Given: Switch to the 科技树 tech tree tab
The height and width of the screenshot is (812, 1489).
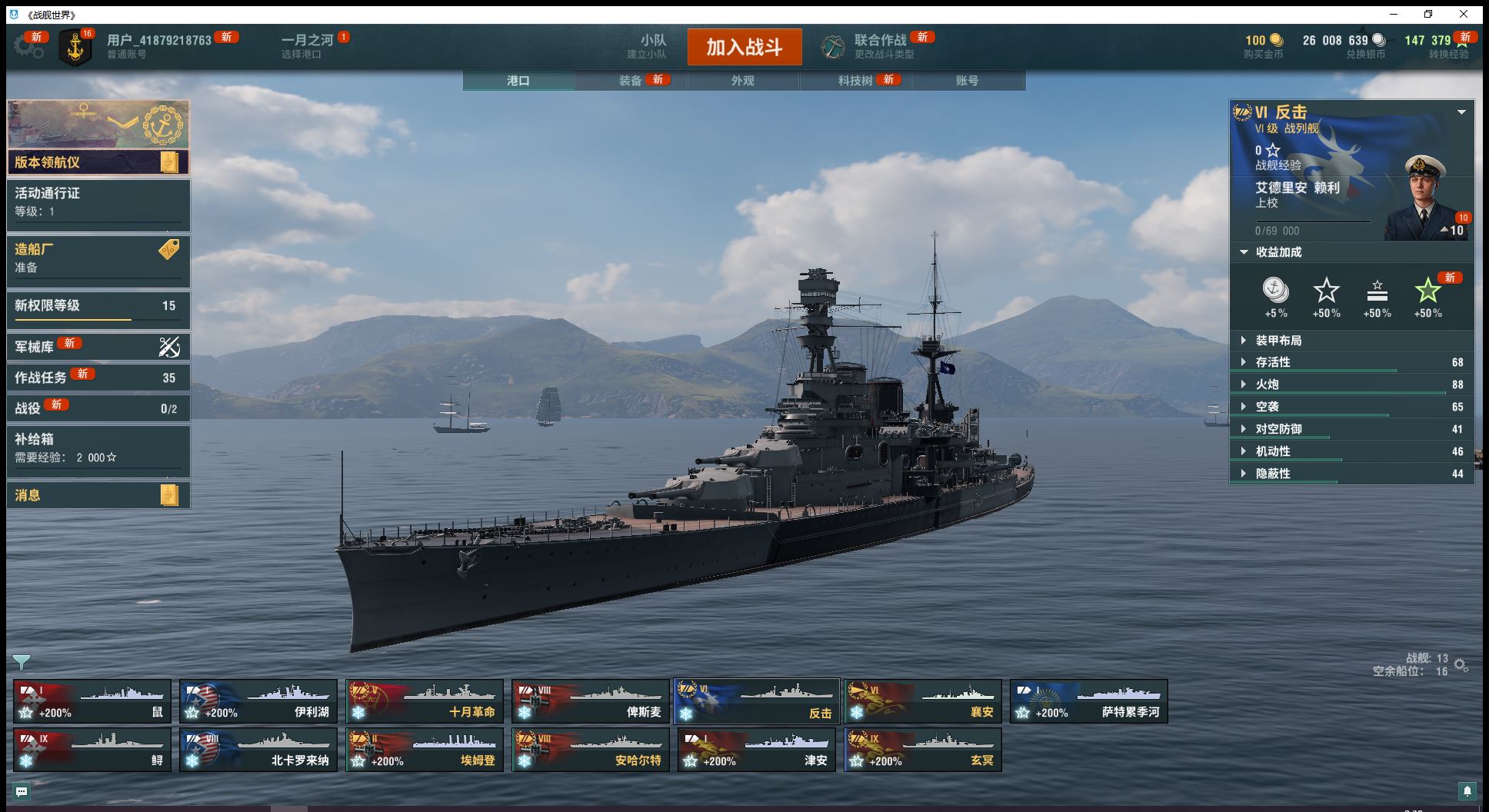Looking at the screenshot, I should pos(854,81).
